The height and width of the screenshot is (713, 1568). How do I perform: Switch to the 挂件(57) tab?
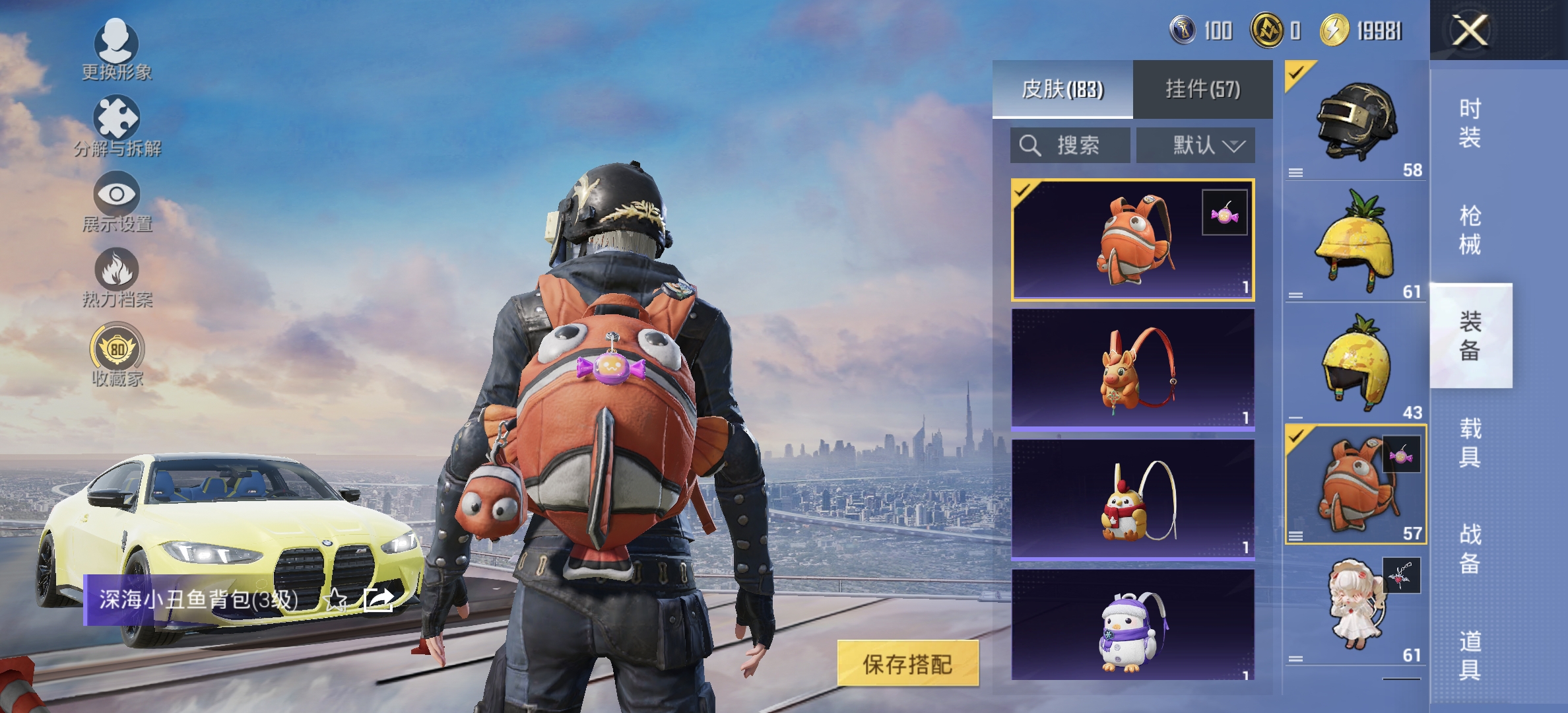(x=1202, y=88)
